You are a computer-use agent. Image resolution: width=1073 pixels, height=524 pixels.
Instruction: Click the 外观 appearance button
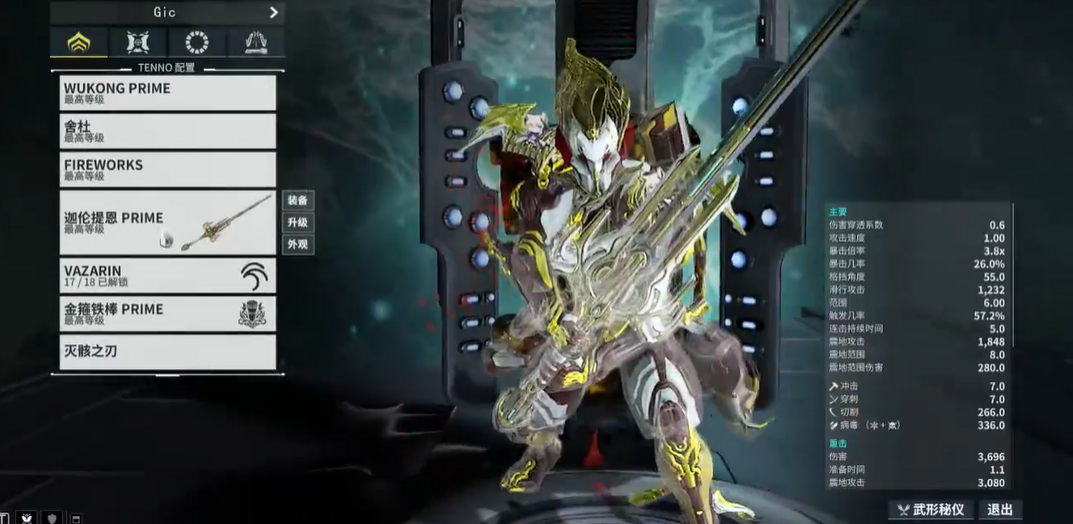pyautogui.click(x=298, y=244)
